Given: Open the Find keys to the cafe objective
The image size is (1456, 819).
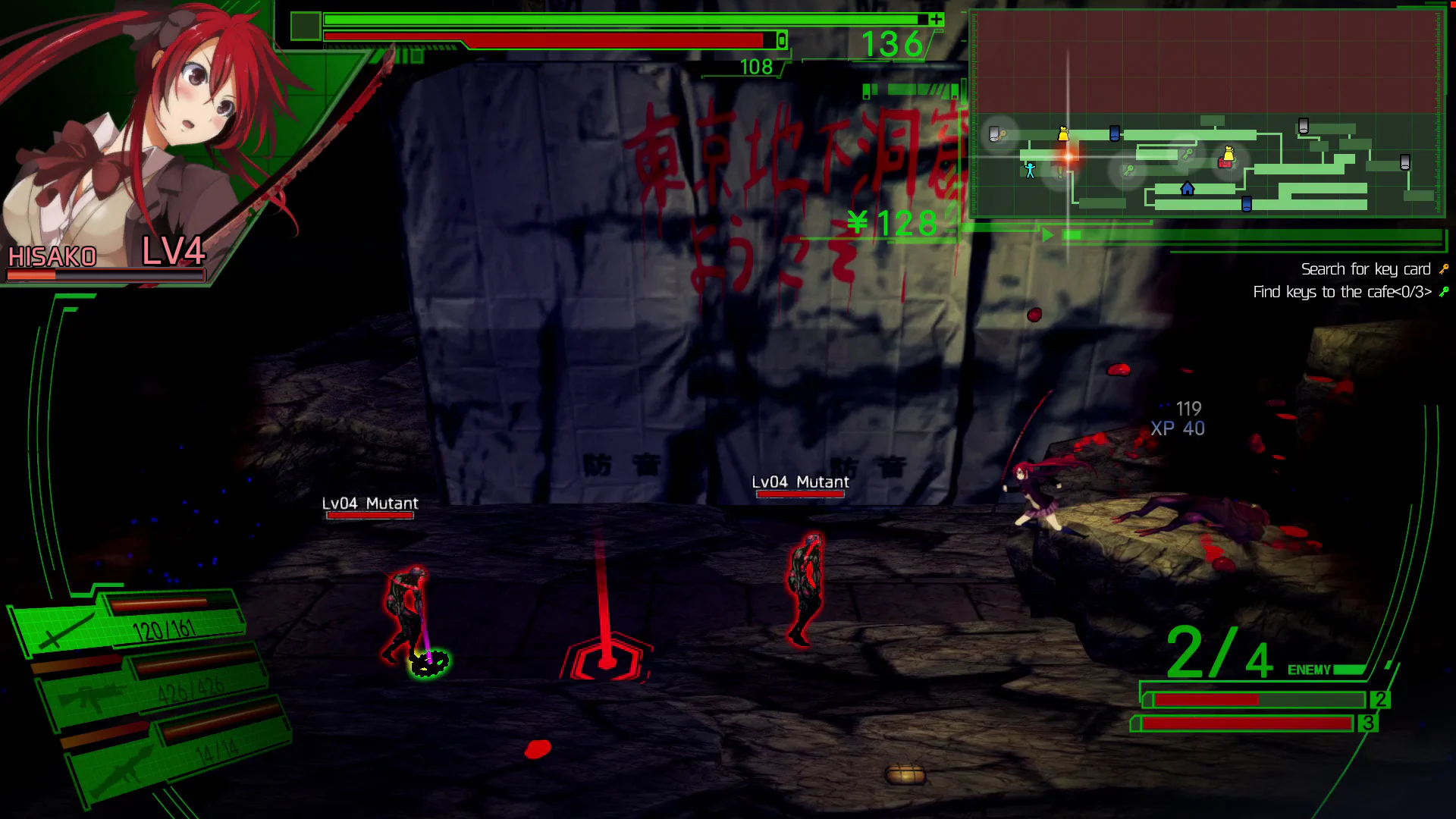Looking at the screenshot, I should click(1344, 291).
